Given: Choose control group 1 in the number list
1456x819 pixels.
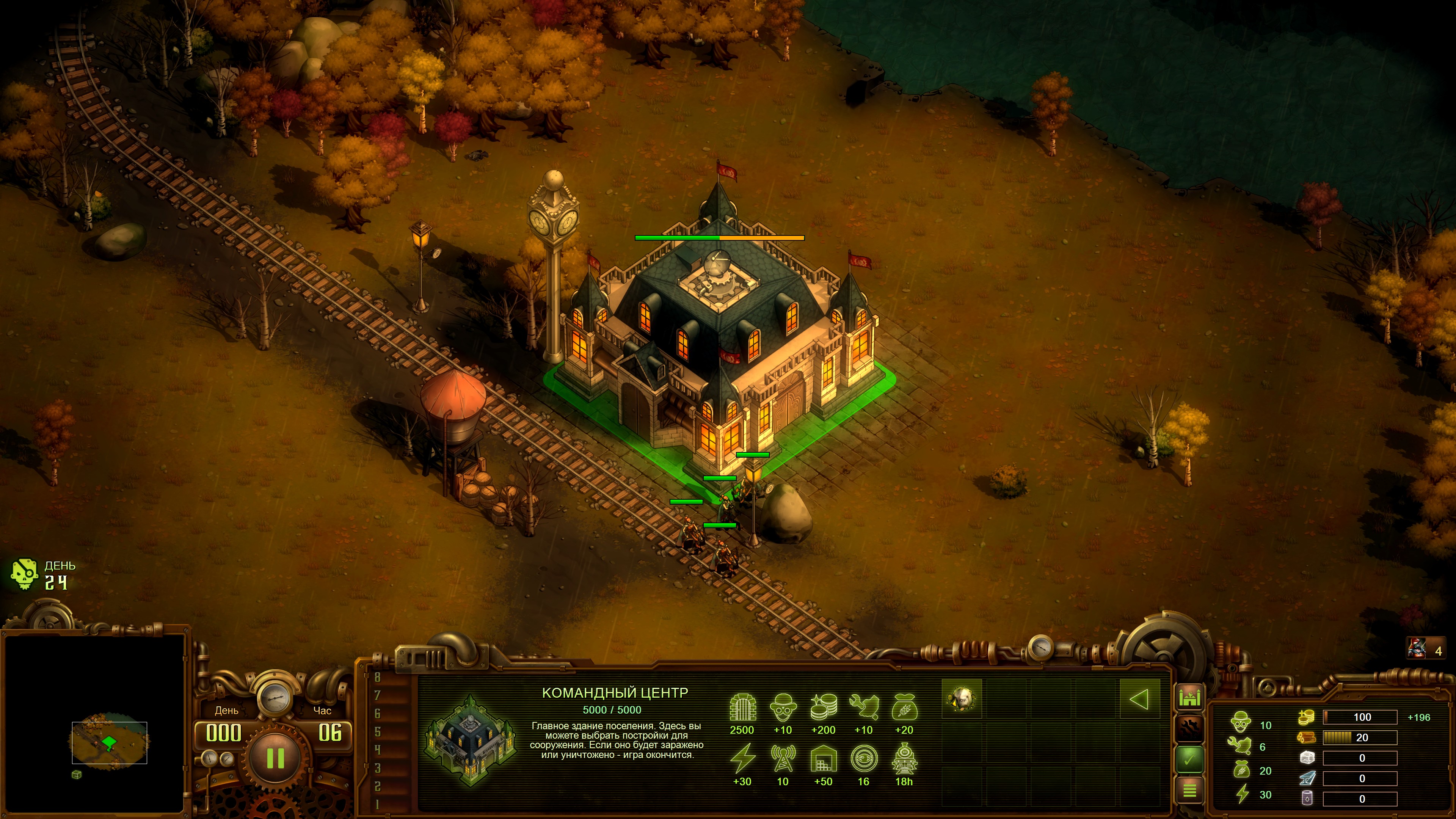Looking at the screenshot, I should [x=378, y=804].
